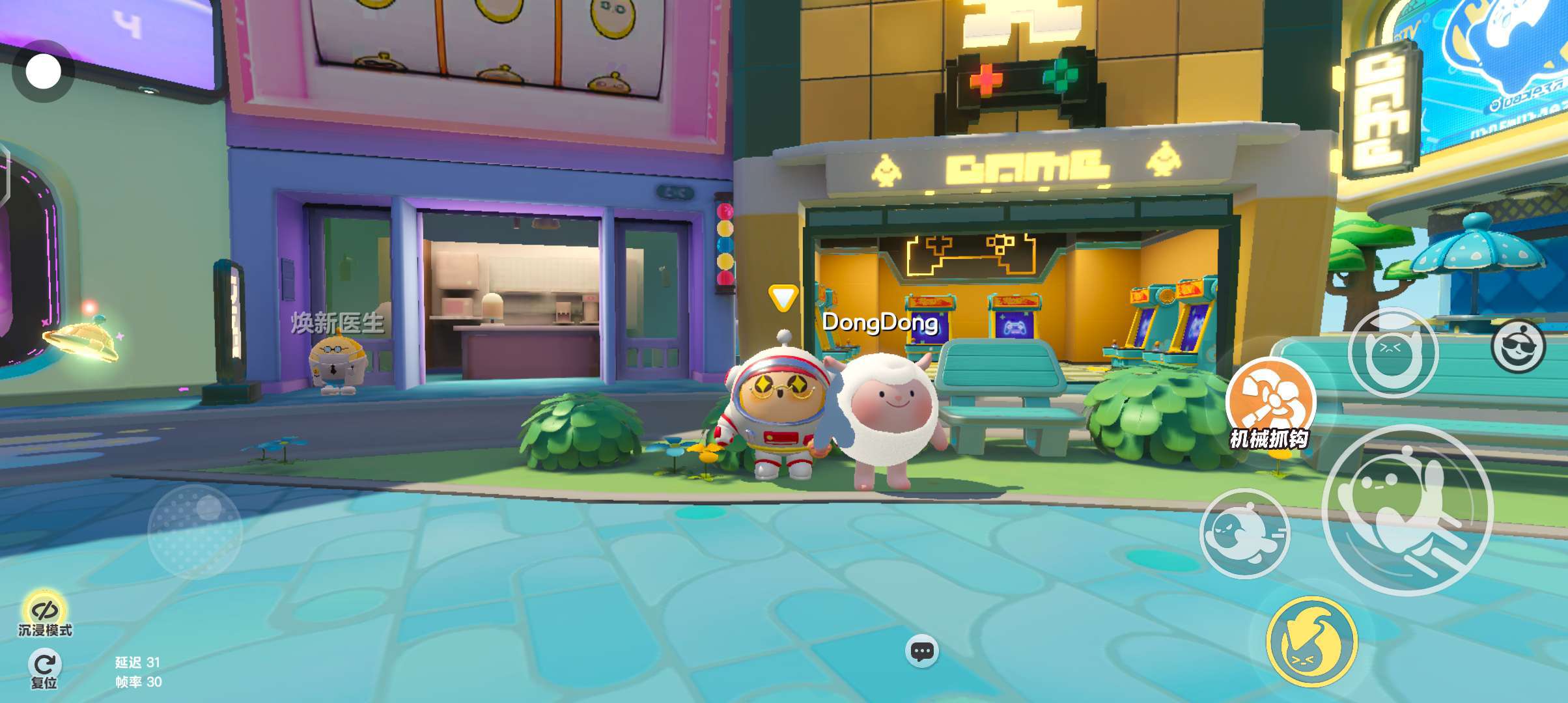Click the white record circle button
The image size is (1568, 703).
coord(43,72)
